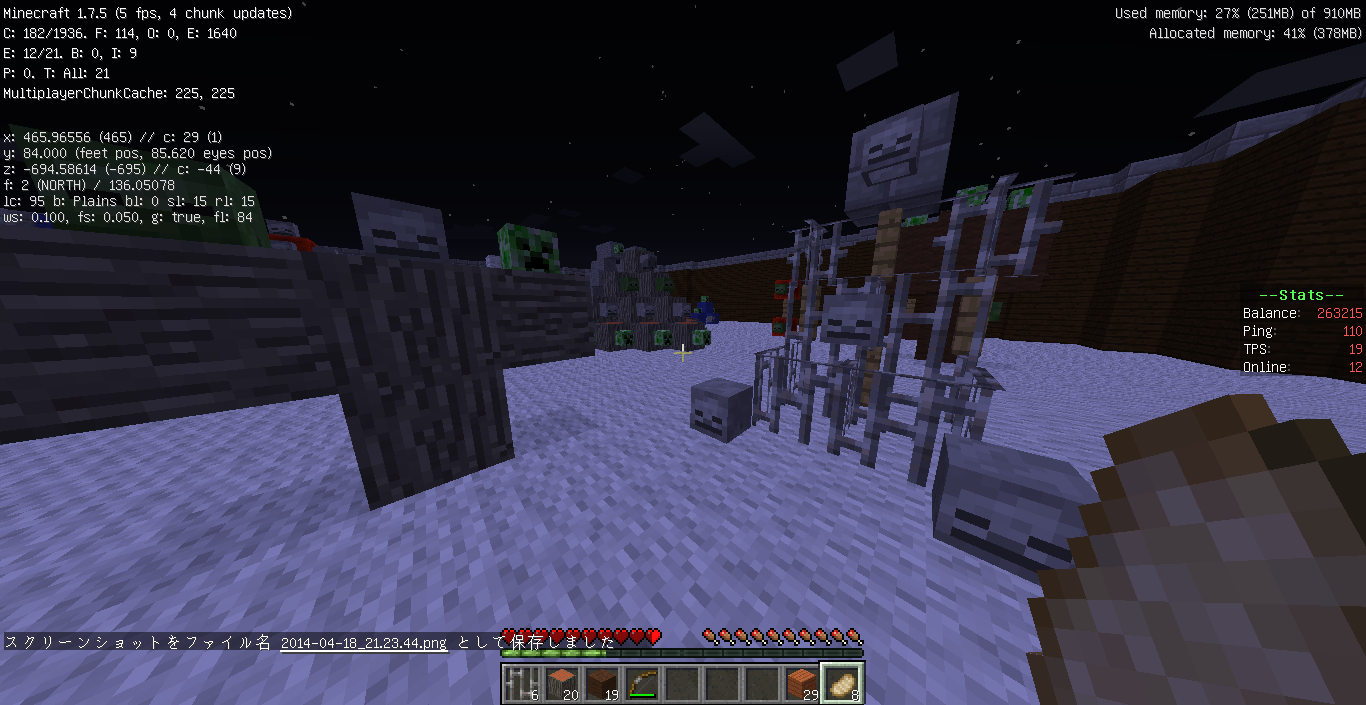The height and width of the screenshot is (705, 1366).
Task: Choose the dark wood planks stack of 19
Action: pos(600,684)
